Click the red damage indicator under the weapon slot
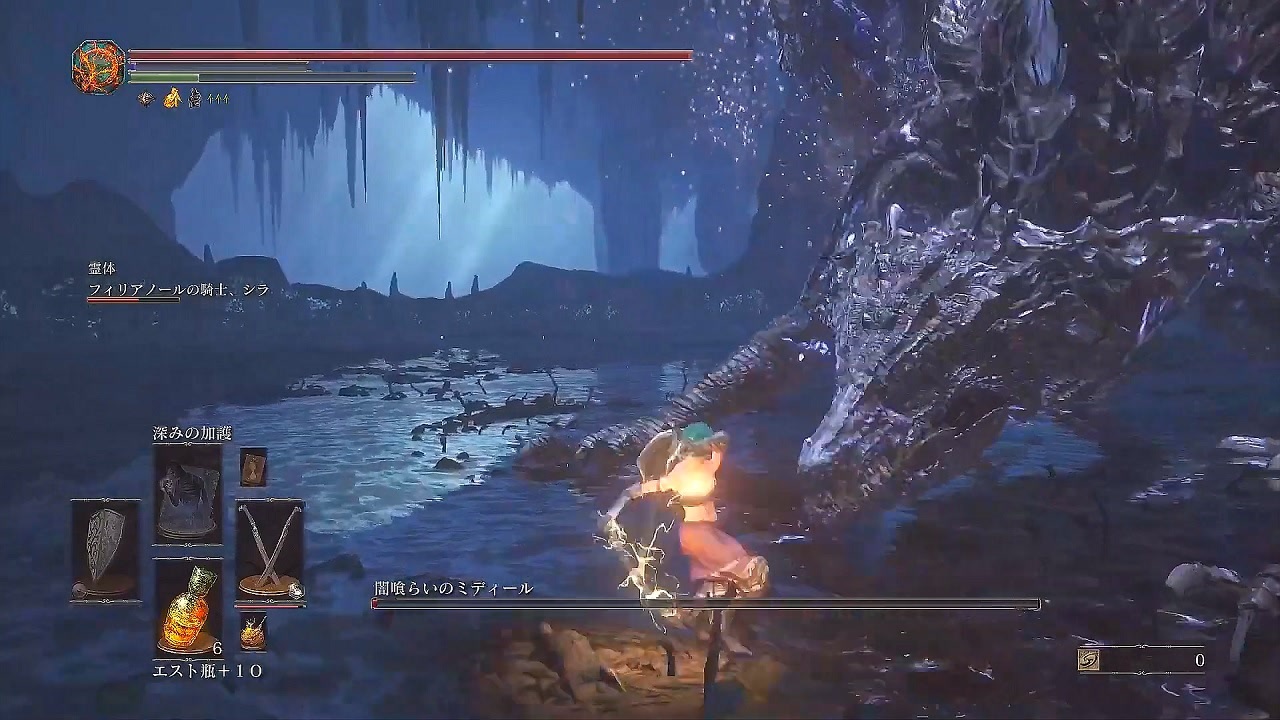Screen dimensions: 1280x720 pos(270,607)
